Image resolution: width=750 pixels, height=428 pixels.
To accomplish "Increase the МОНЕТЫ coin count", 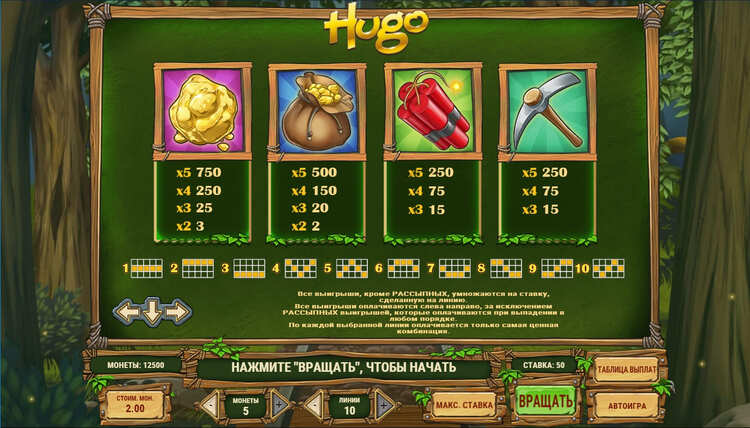I will pyautogui.click(x=280, y=405).
